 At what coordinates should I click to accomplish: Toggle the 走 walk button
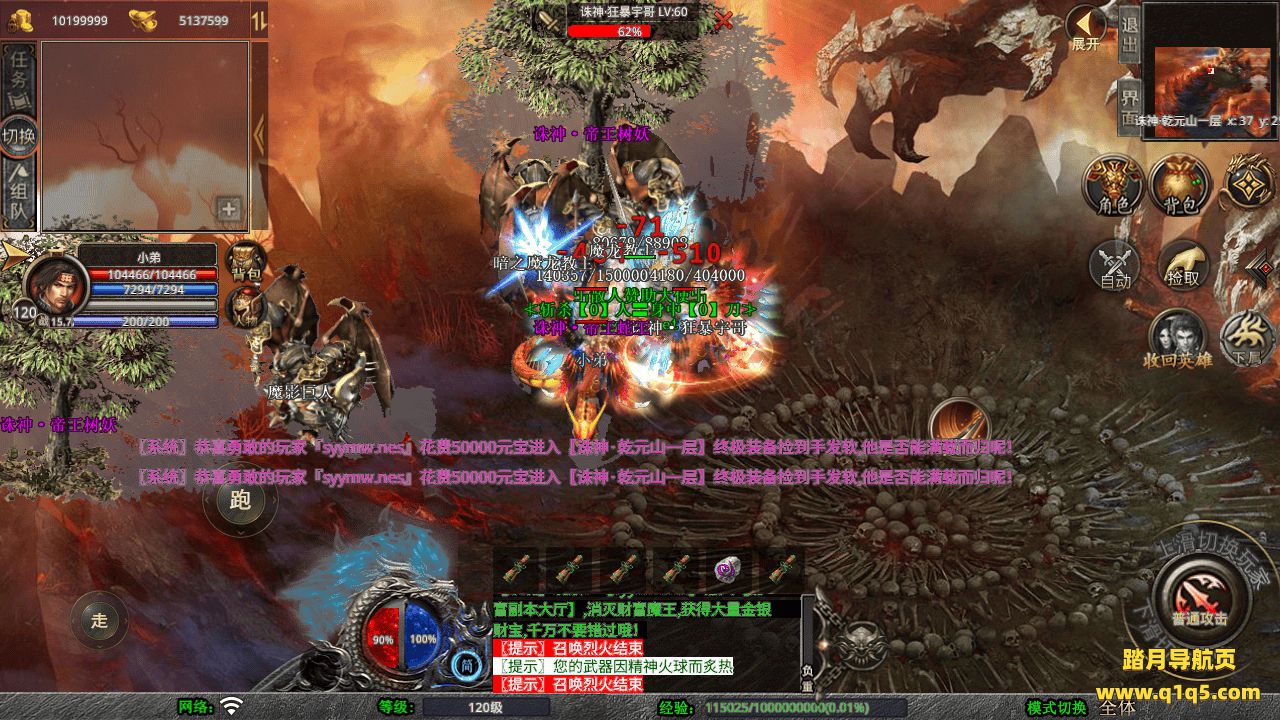99,621
